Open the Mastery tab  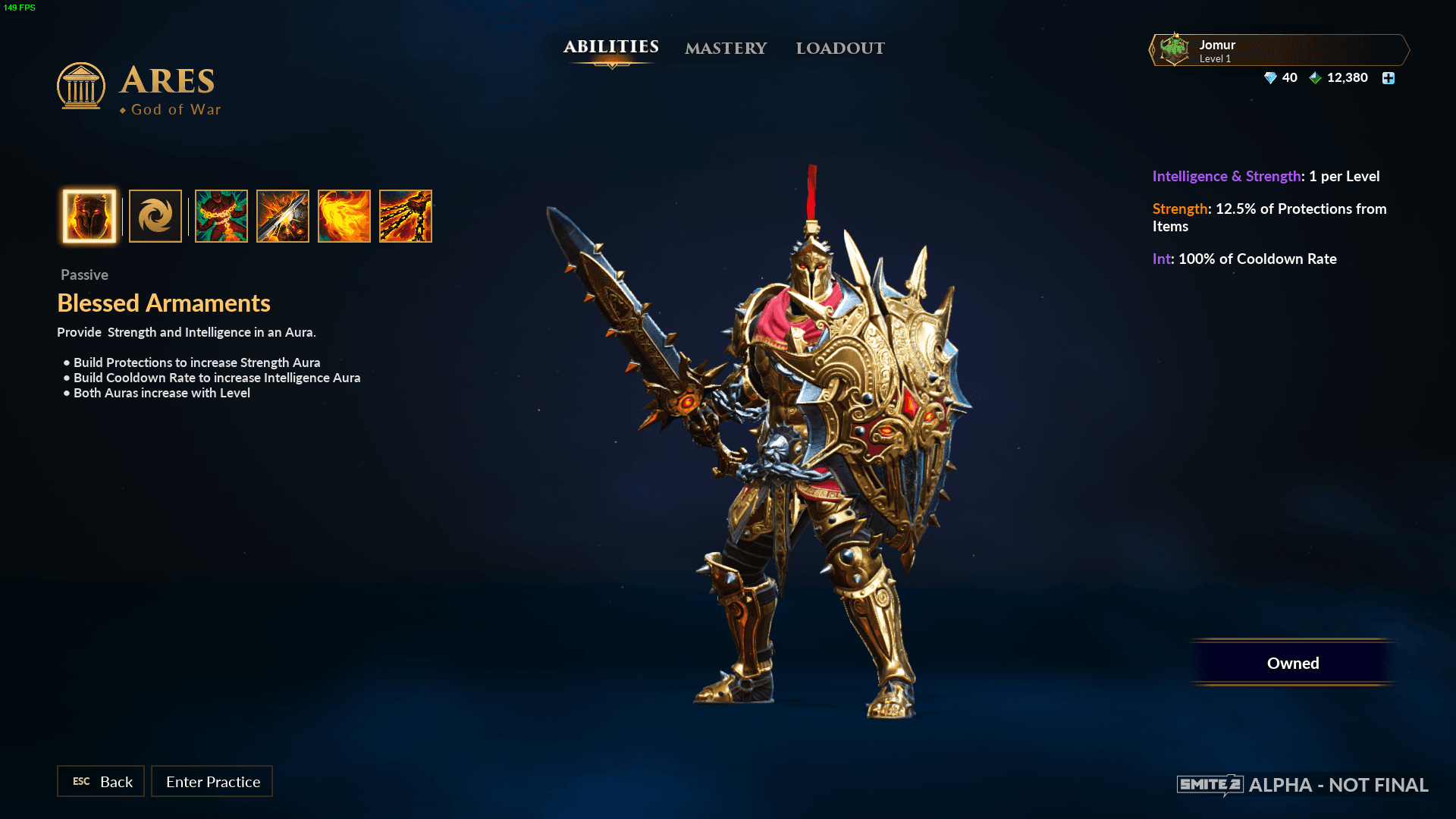click(x=726, y=49)
